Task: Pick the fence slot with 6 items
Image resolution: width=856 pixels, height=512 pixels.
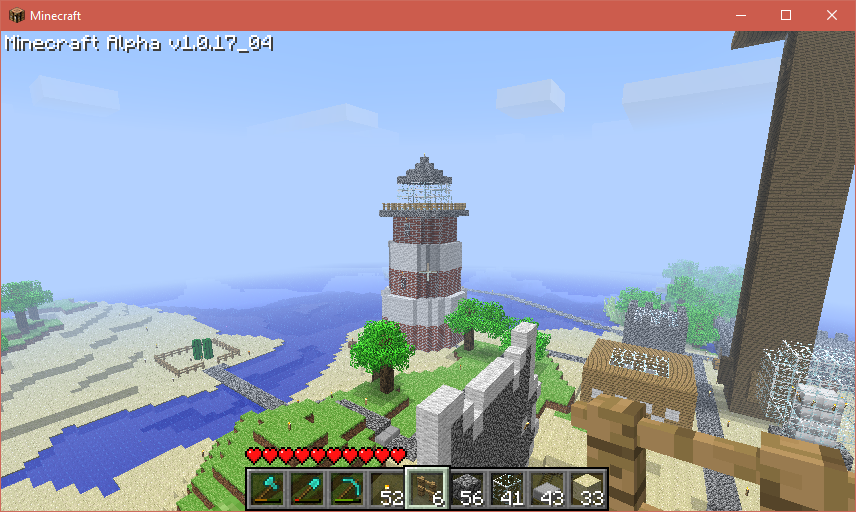Action: tap(428, 489)
